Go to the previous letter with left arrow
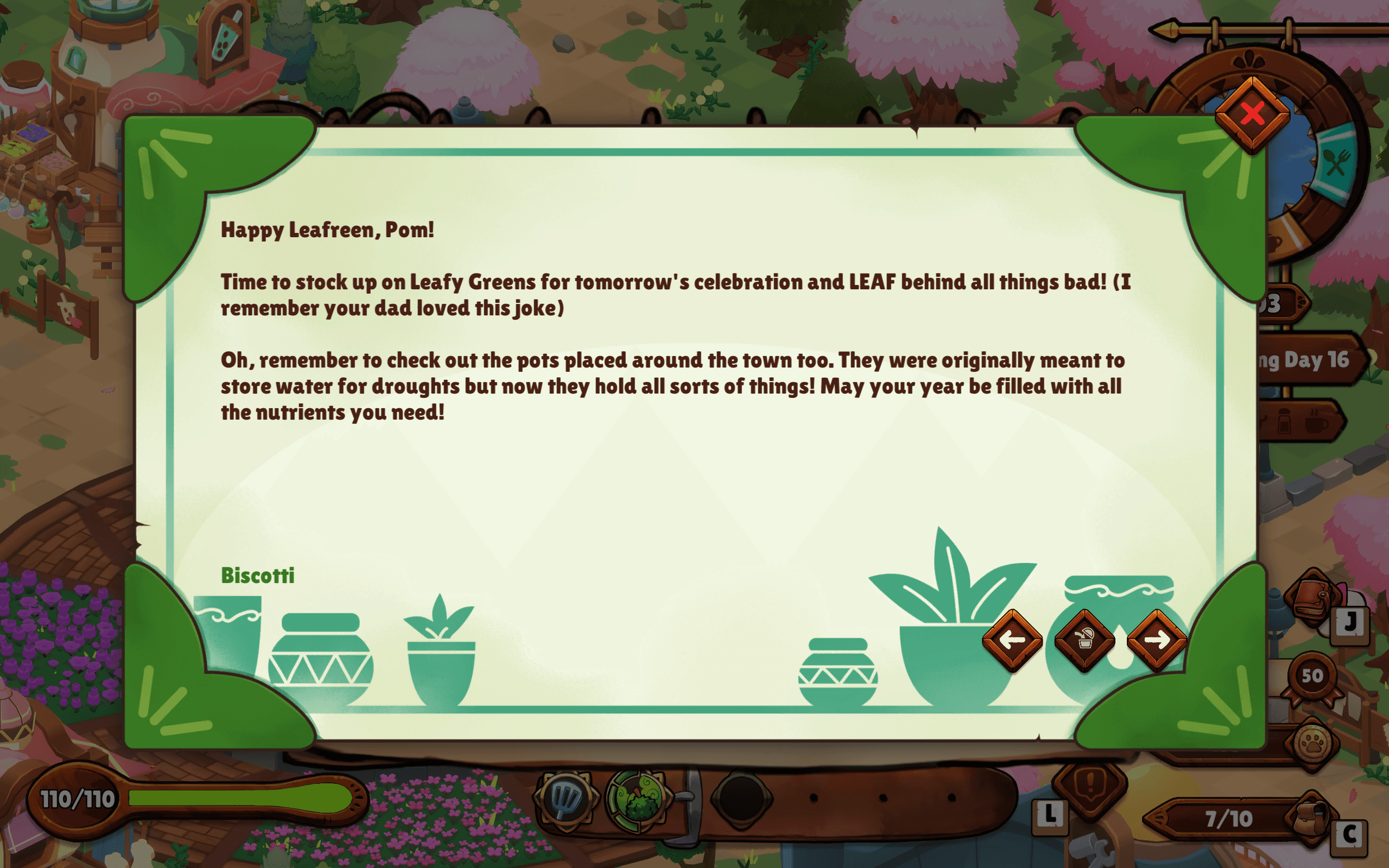 pyautogui.click(x=1012, y=639)
